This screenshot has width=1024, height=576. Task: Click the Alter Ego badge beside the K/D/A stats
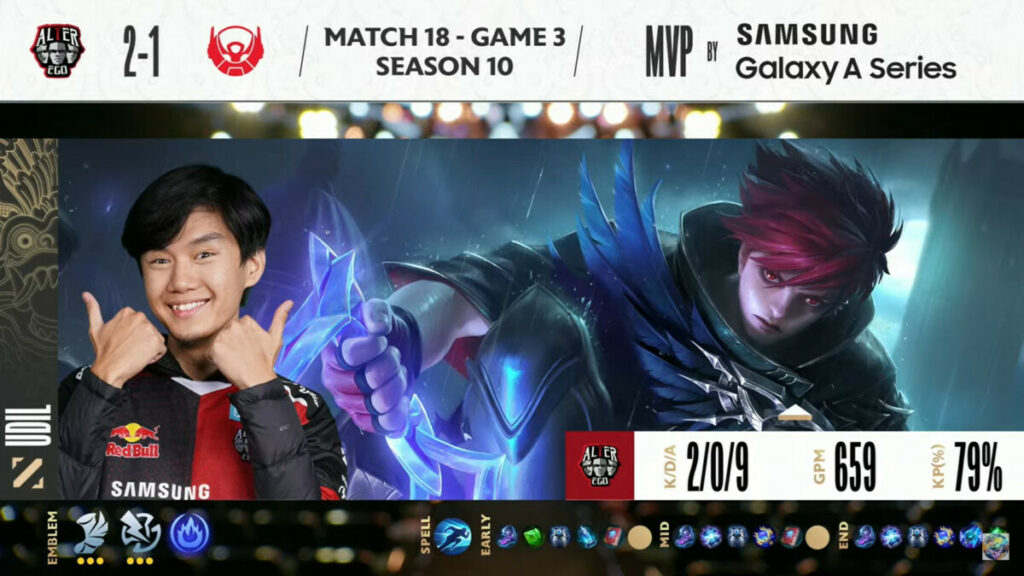tap(600, 466)
